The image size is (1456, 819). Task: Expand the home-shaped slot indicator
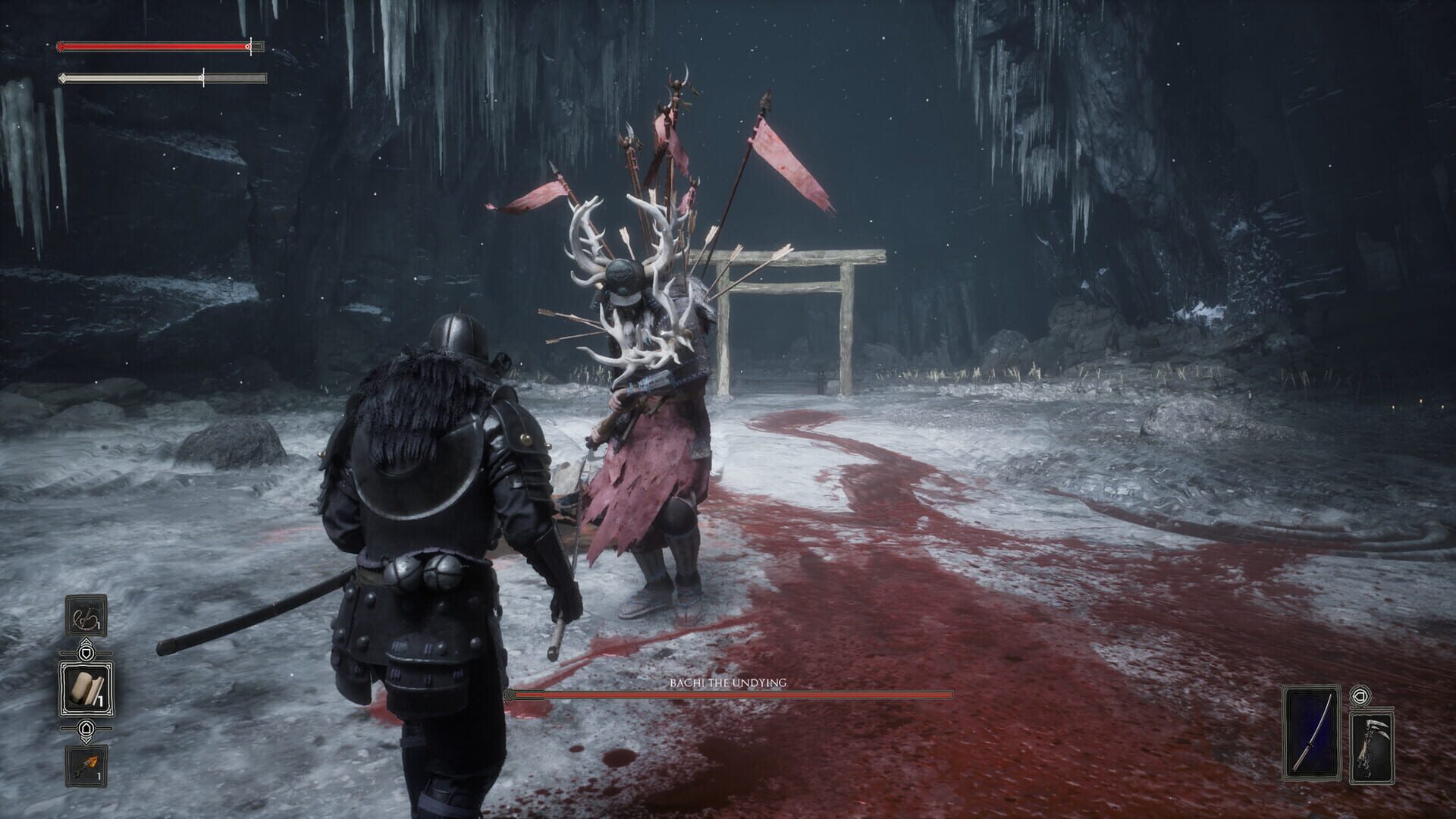[x=86, y=728]
